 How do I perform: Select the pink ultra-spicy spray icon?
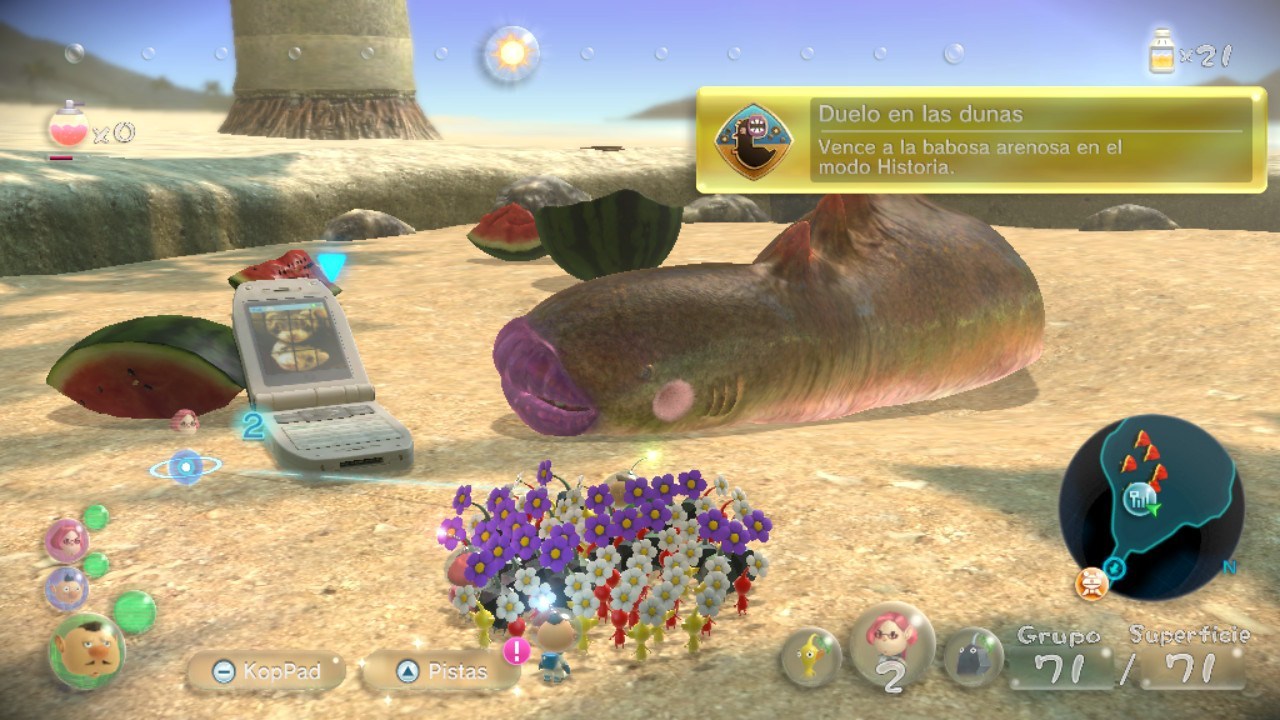[68, 128]
